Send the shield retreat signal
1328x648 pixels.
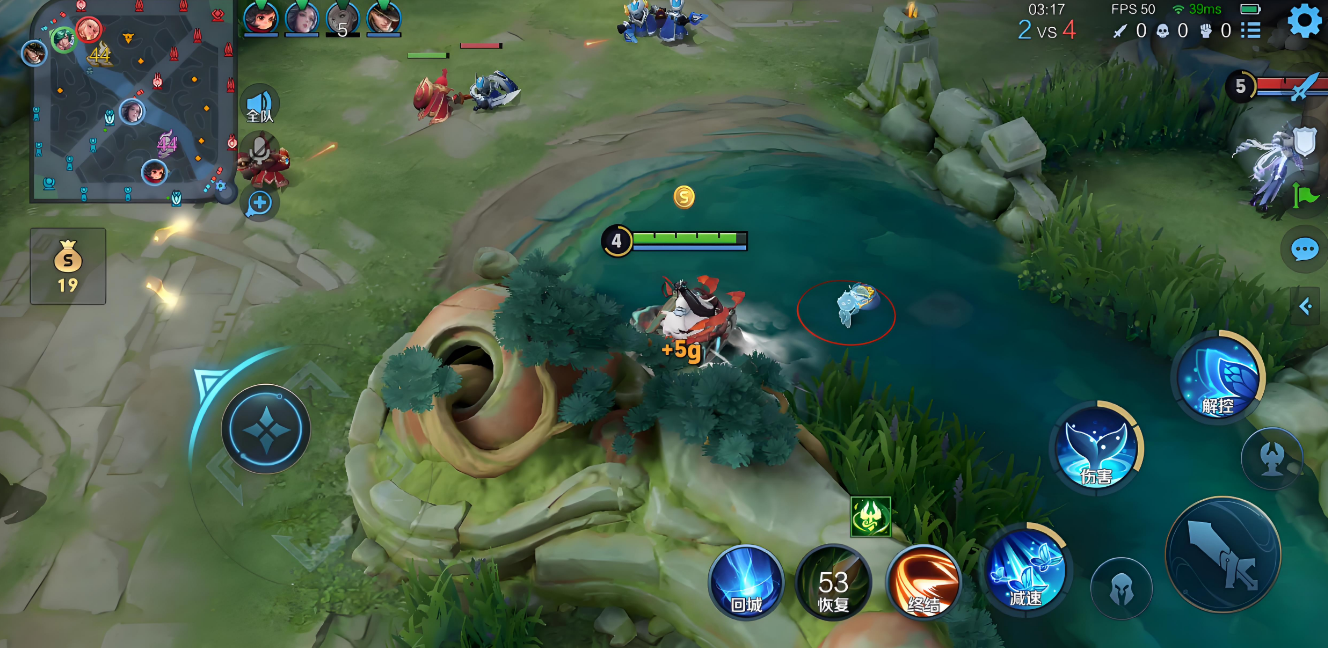pos(1304,142)
